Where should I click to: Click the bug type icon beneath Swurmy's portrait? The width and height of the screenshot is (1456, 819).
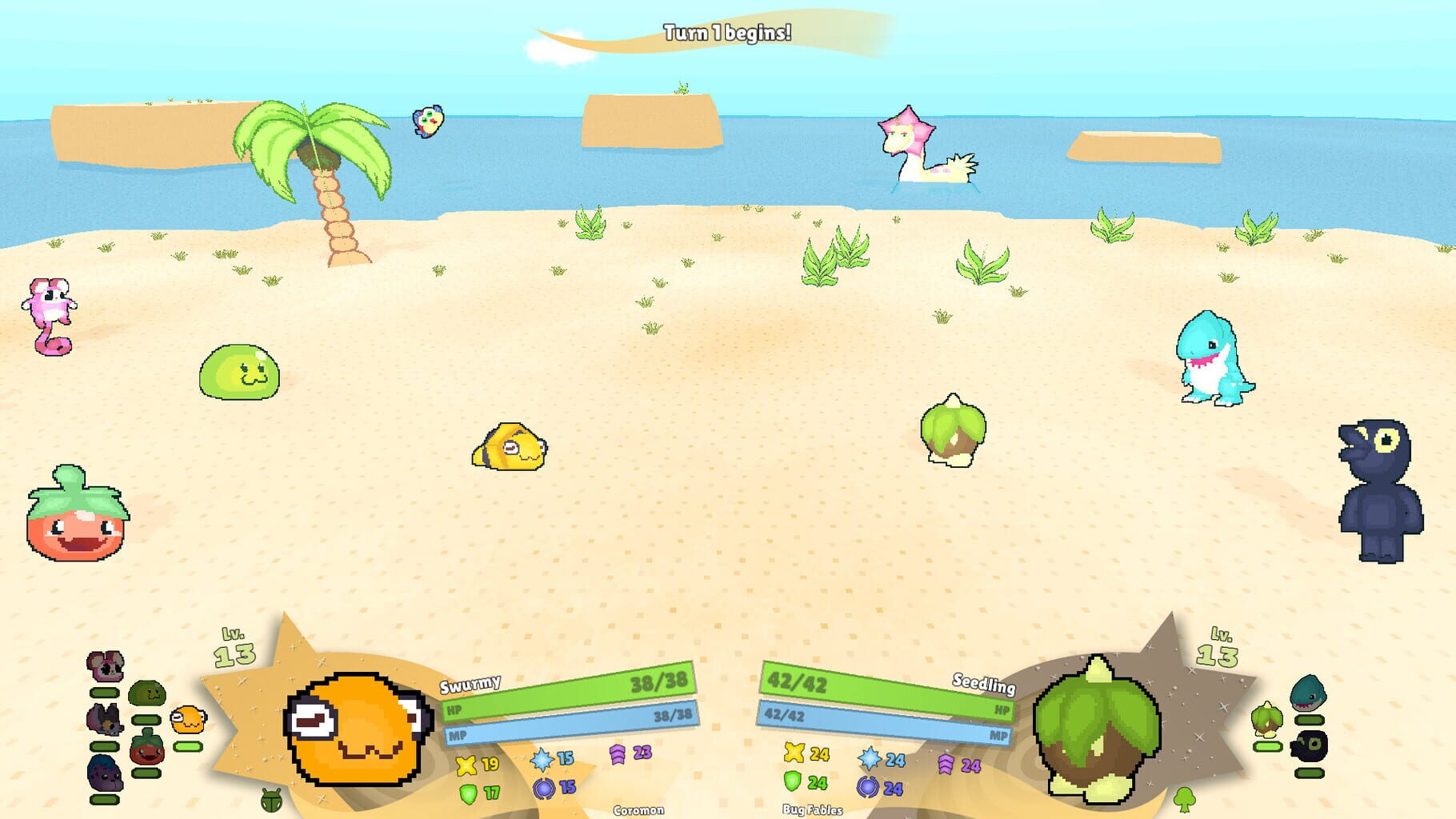[271, 801]
